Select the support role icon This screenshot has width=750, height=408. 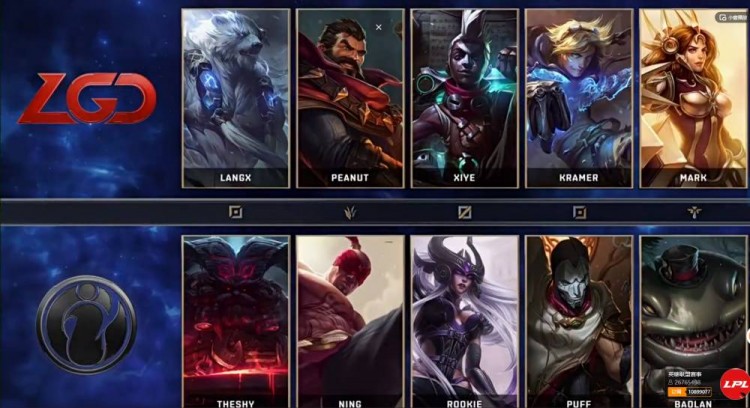694,212
